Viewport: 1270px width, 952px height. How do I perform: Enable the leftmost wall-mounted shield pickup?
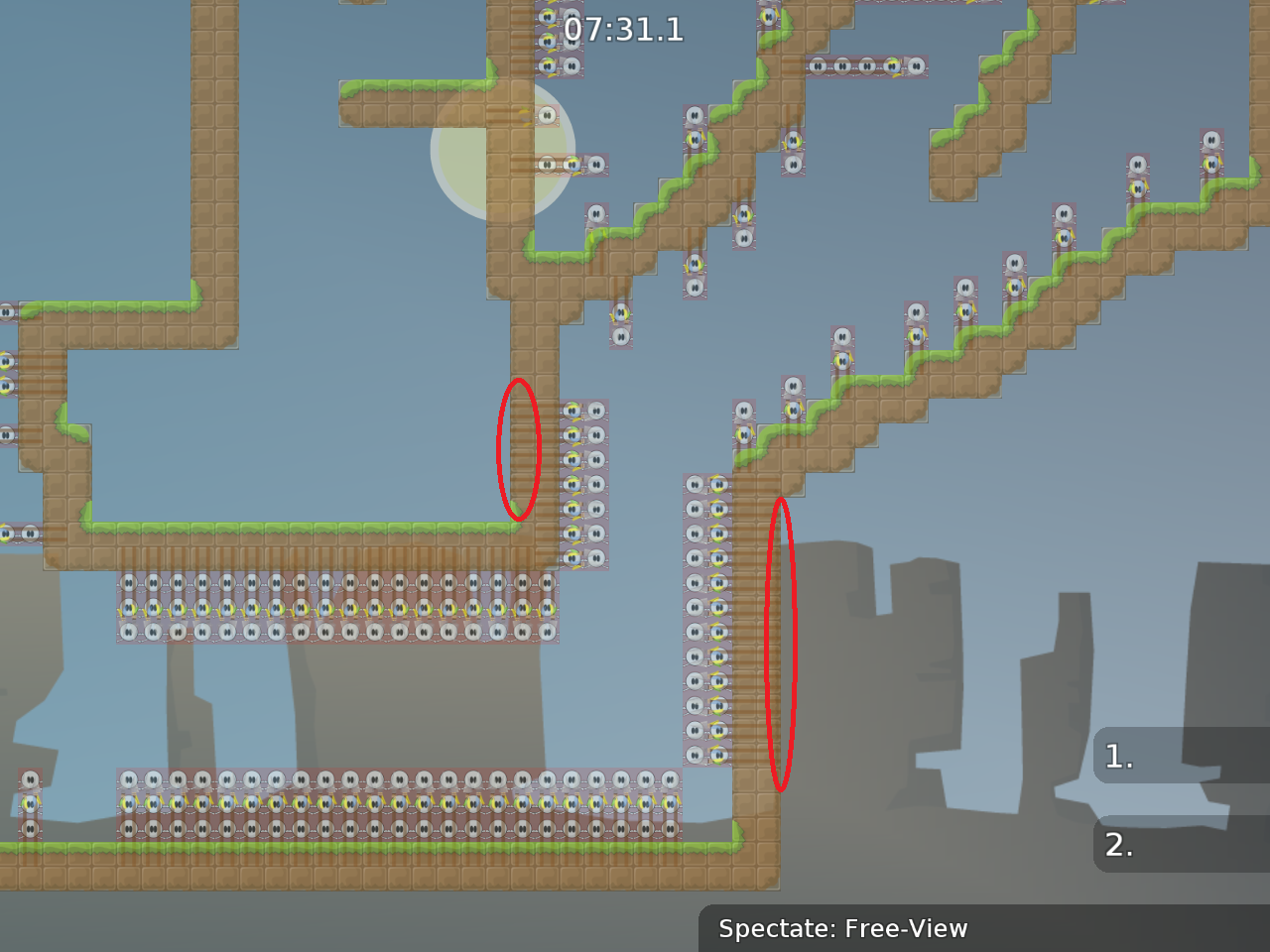(x=8, y=311)
